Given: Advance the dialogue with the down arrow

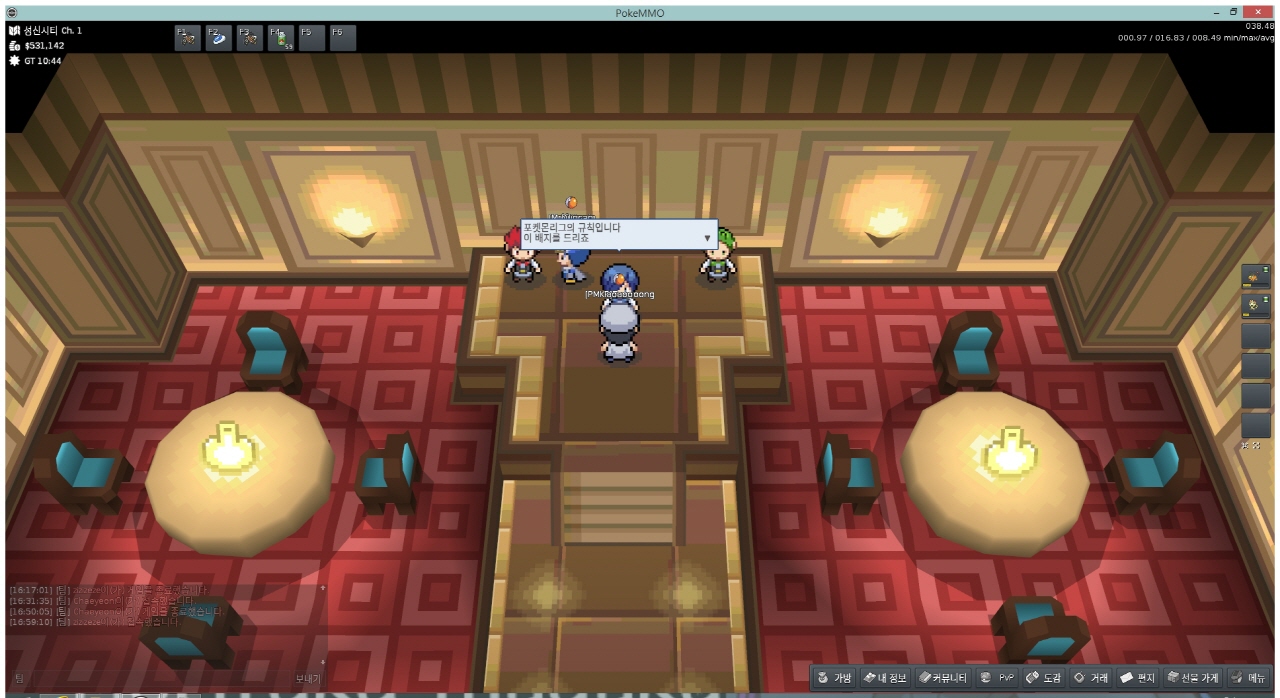Looking at the screenshot, I should tap(708, 239).
